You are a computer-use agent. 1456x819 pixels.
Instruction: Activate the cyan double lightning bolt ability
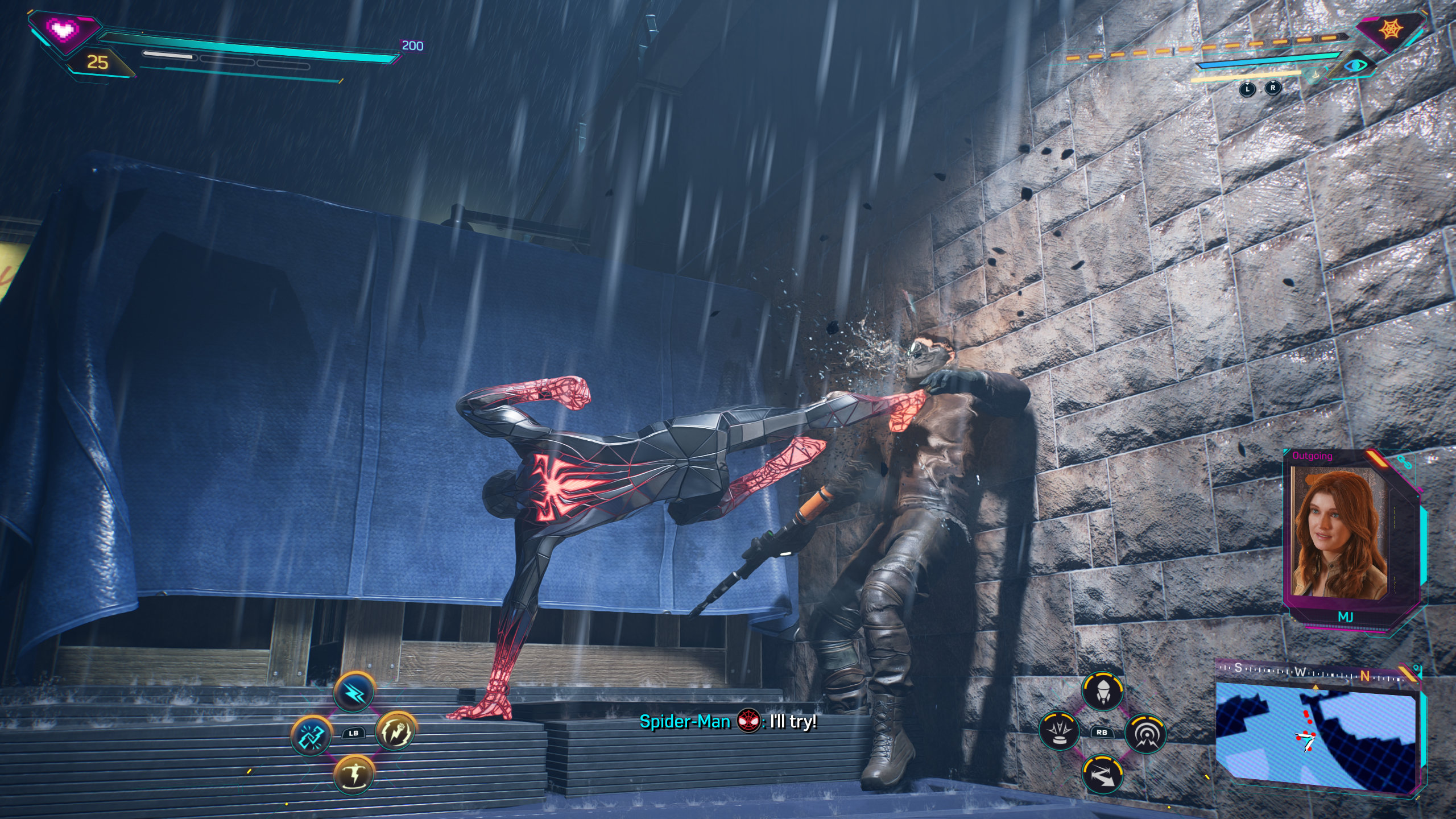[354, 692]
